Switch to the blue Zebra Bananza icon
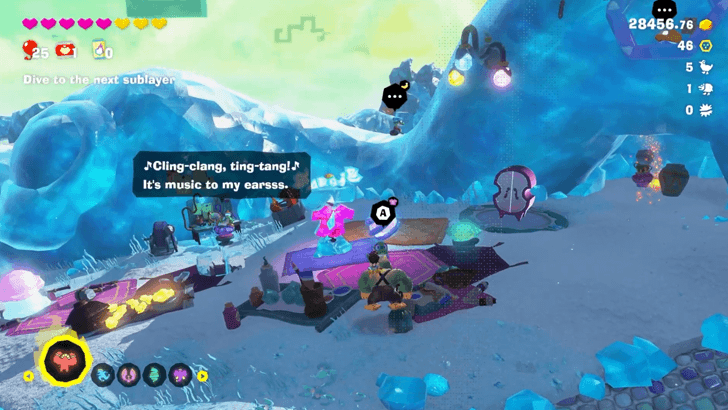The image size is (728, 410). point(105,375)
